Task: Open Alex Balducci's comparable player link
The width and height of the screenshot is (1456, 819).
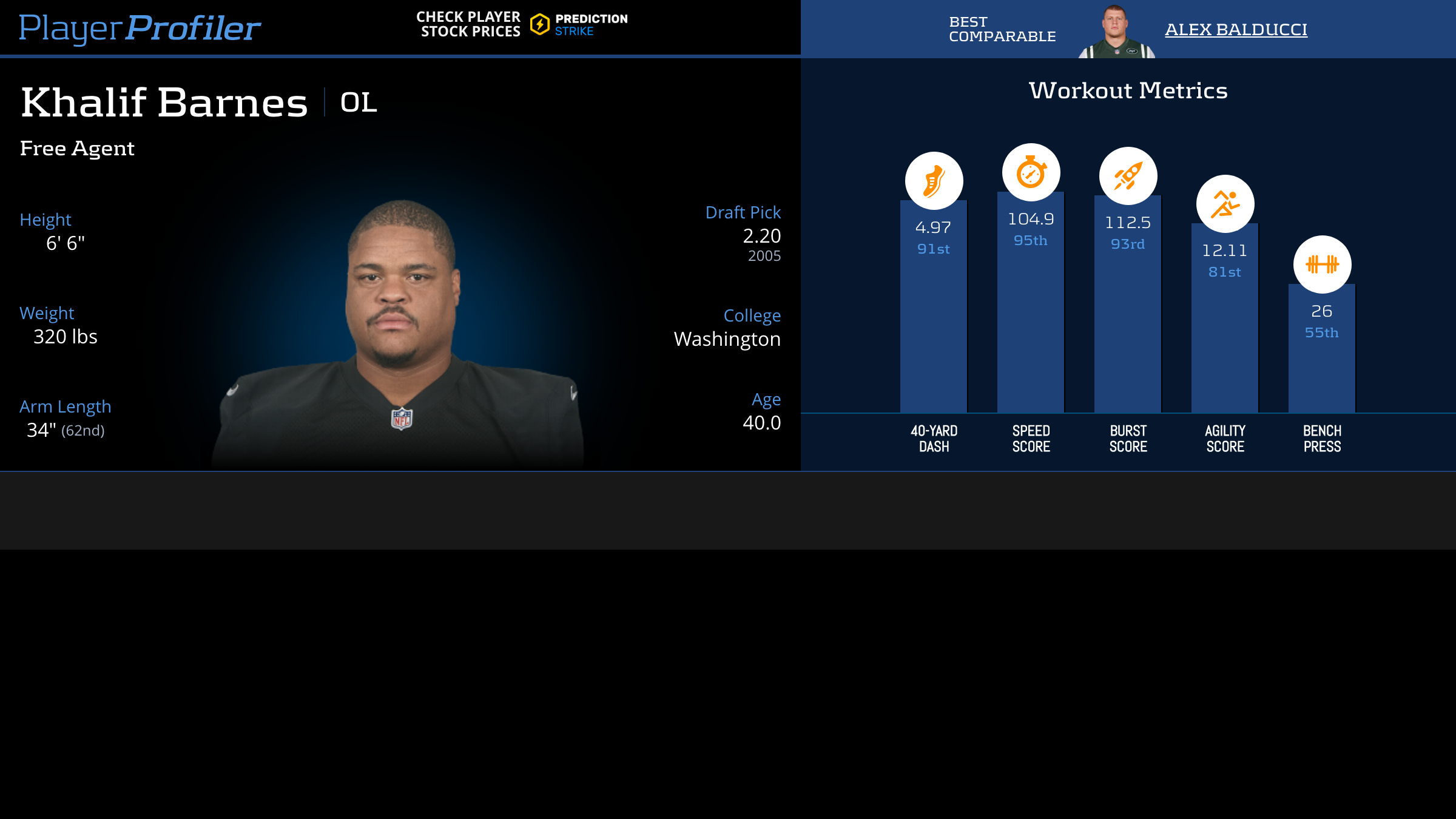Action: [1236, 30]
